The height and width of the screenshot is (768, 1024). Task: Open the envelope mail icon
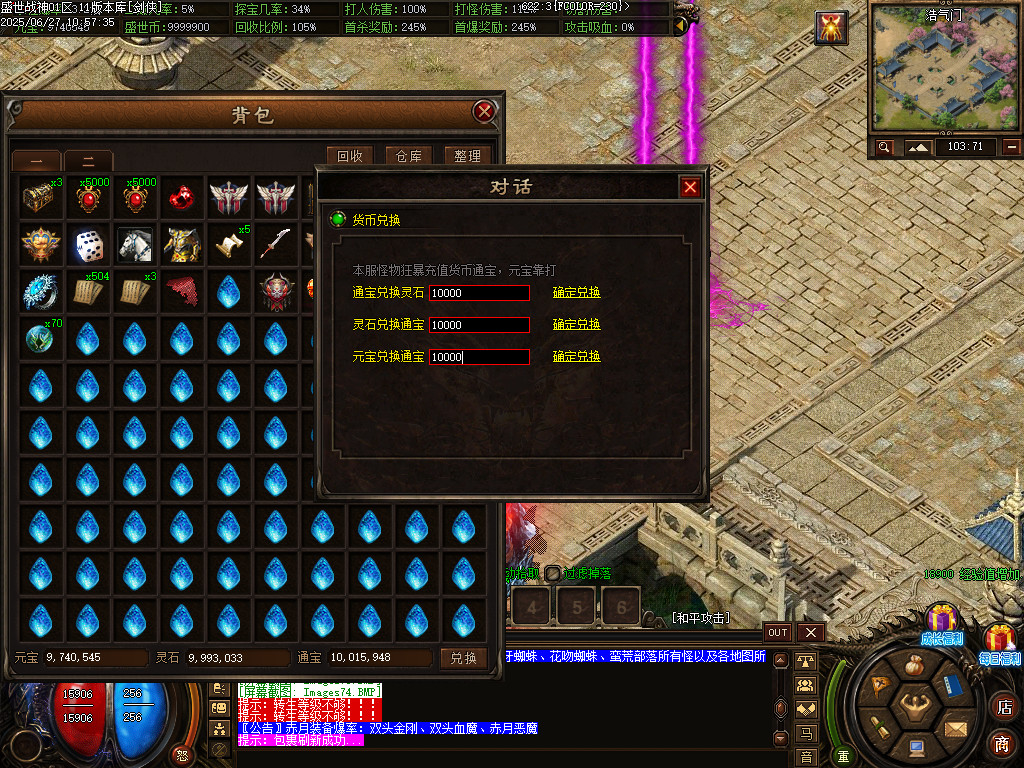[x=957, y=729]
